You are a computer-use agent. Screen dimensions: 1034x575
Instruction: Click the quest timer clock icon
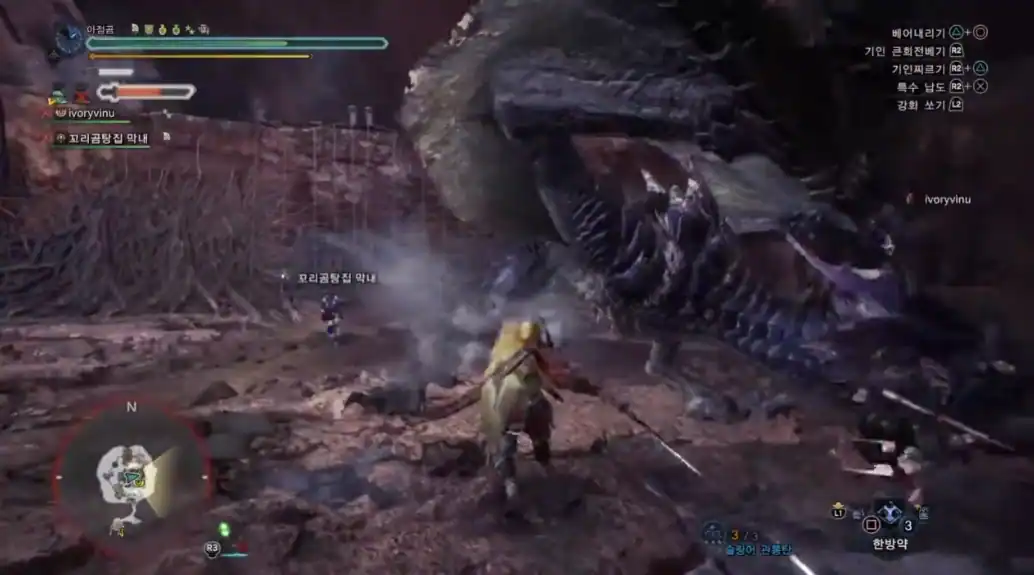(x=69, y=40)
